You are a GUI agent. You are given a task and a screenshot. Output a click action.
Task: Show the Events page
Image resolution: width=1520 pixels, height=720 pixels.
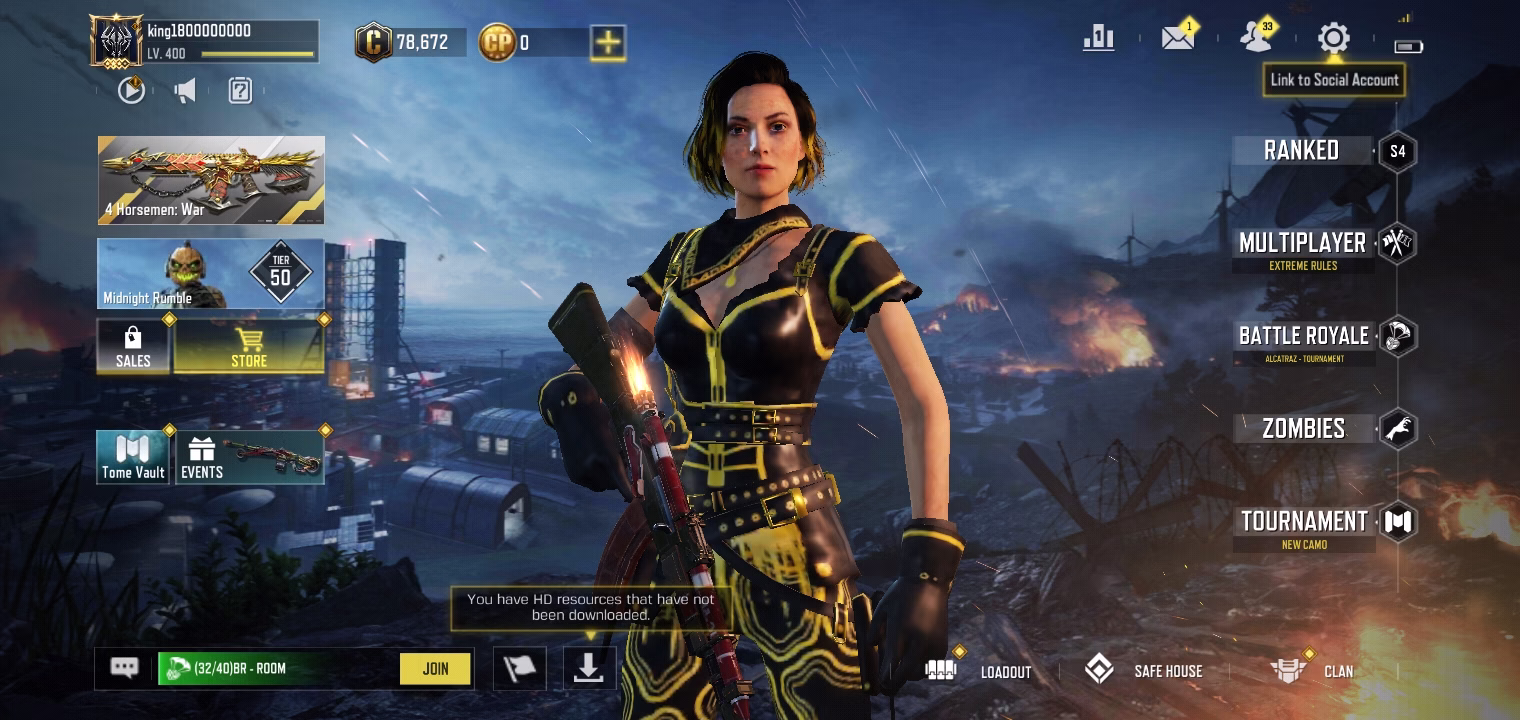(250, 457)
